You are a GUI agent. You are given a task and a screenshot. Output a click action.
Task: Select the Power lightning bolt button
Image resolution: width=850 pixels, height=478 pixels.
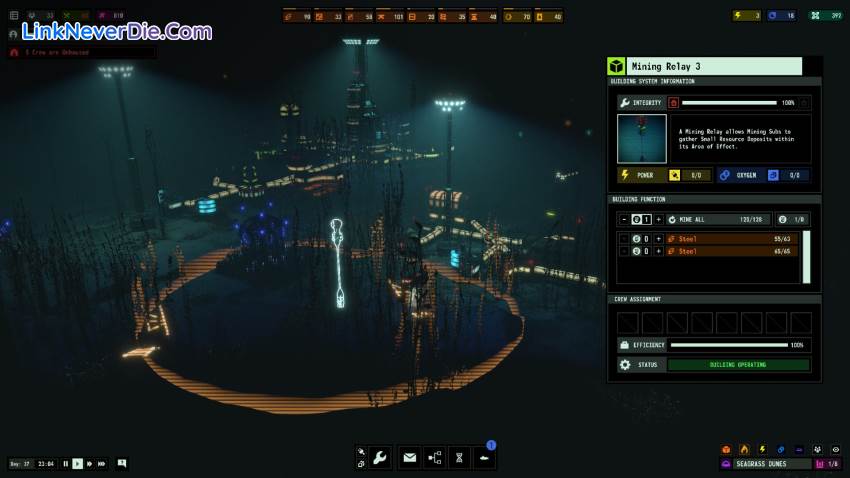[626, 175]
